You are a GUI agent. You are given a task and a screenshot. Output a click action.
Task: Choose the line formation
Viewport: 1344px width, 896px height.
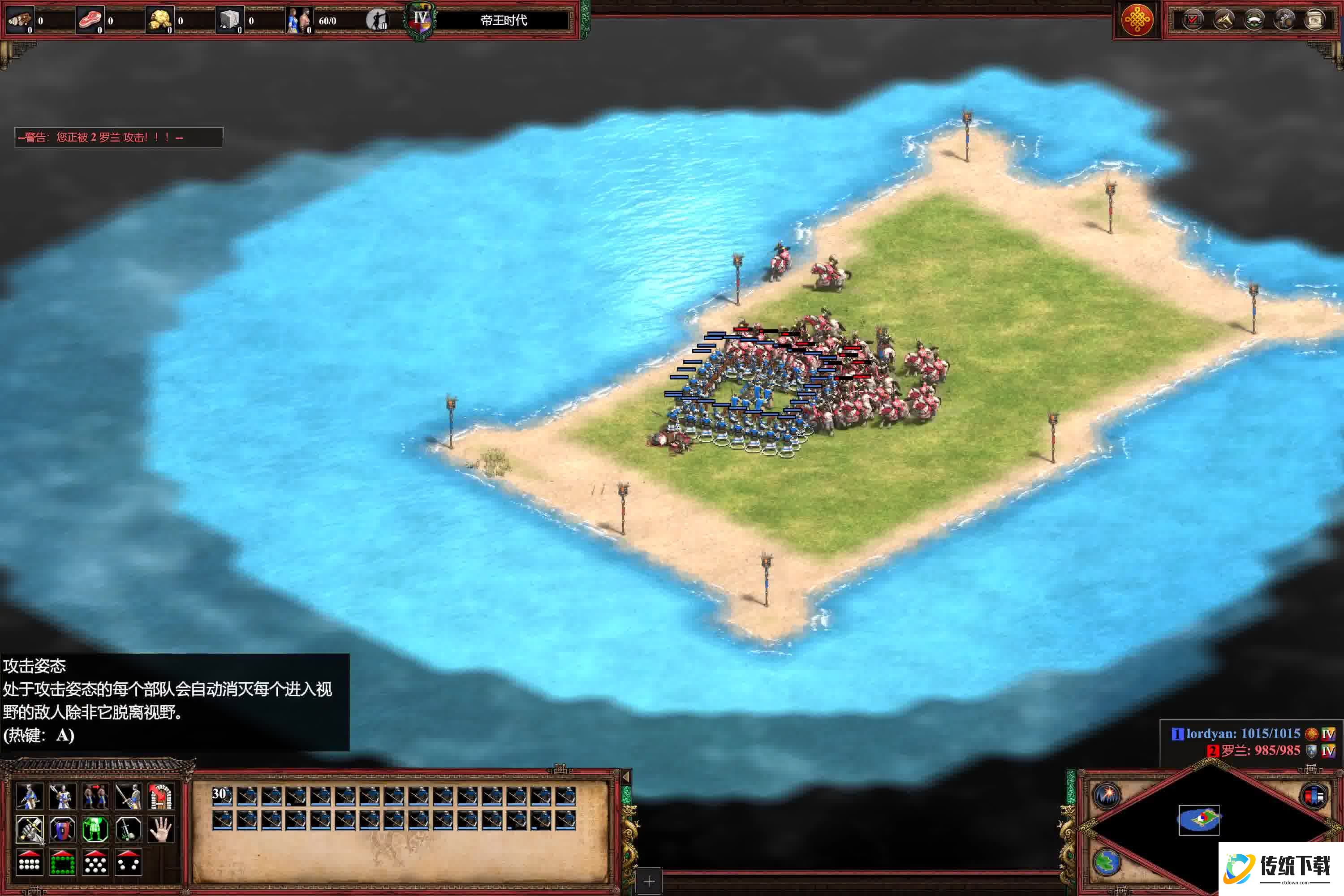[29, 862]
